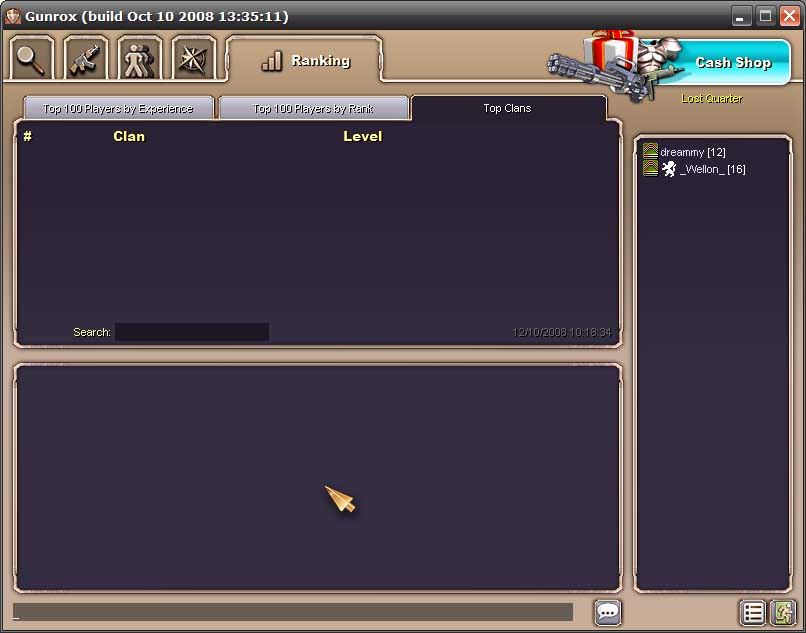Open the Cash Shop
Screen dimensions: 806x633
732,62
